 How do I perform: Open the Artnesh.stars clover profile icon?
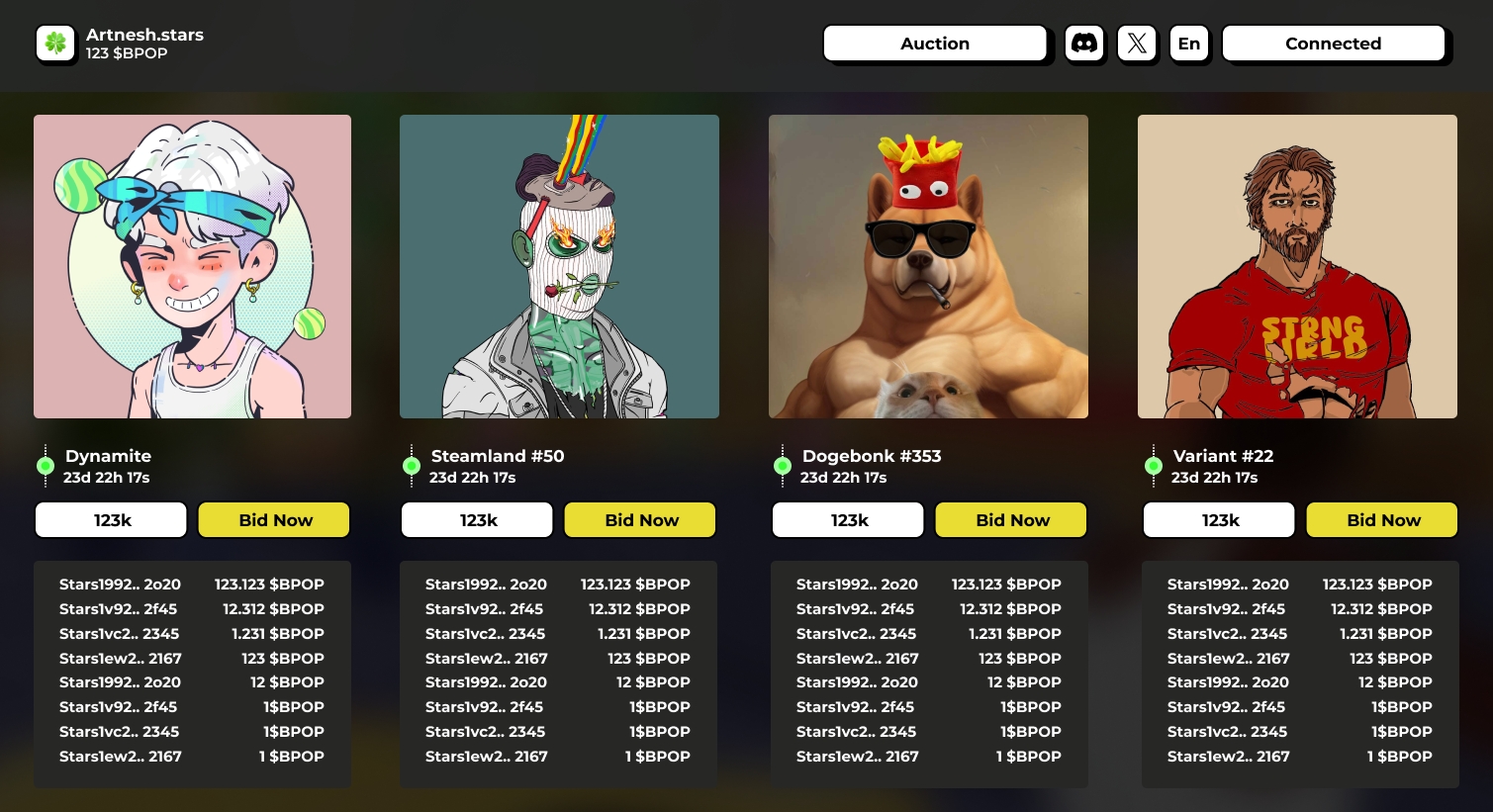pyautogui.click(x=55, y=44)
